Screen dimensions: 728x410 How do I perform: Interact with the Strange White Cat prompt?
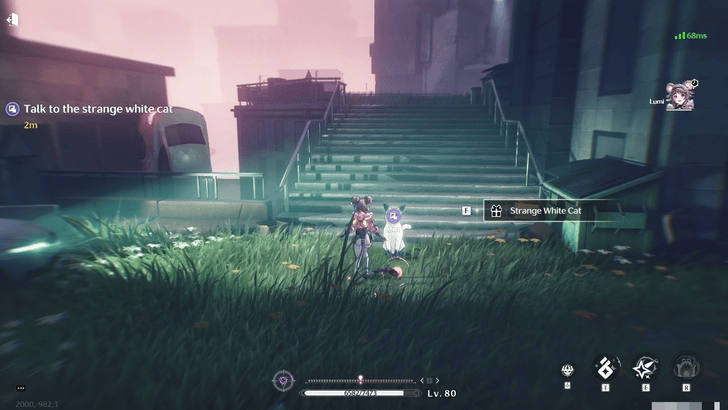tap(546, 211)
